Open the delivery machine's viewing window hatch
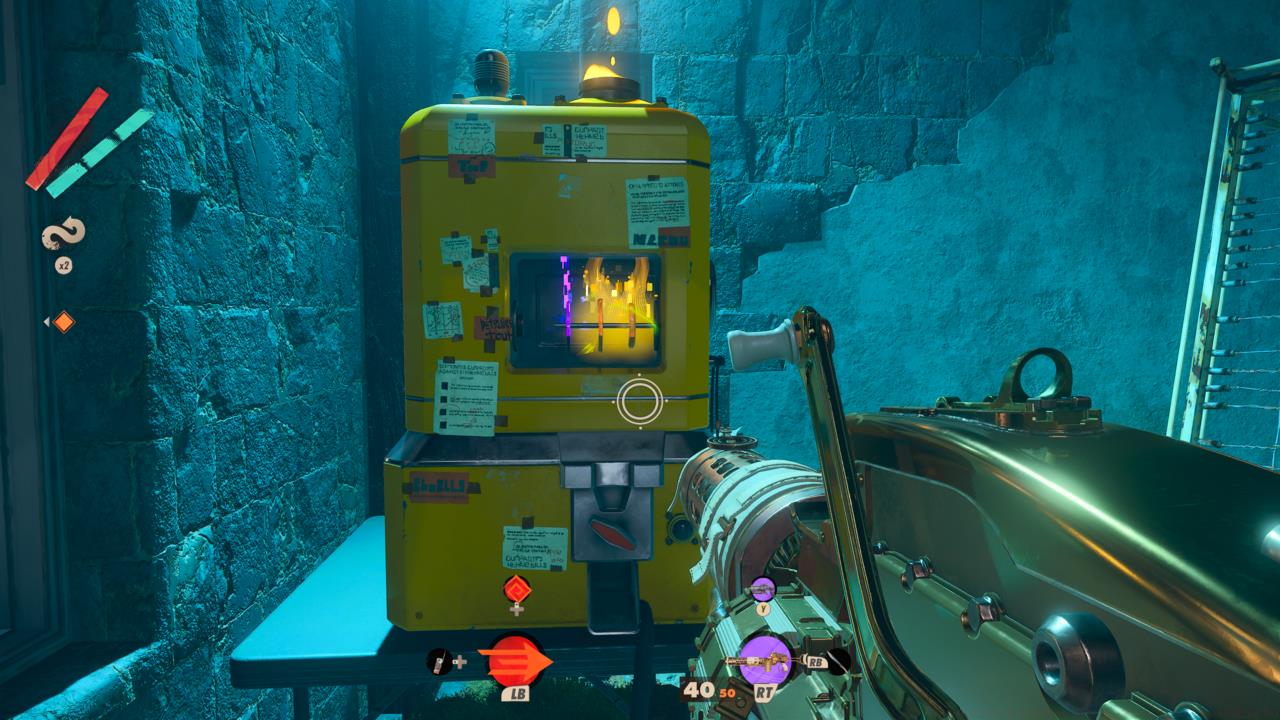The width and height of the screenshot is (1280, 720). pos(585,310)
